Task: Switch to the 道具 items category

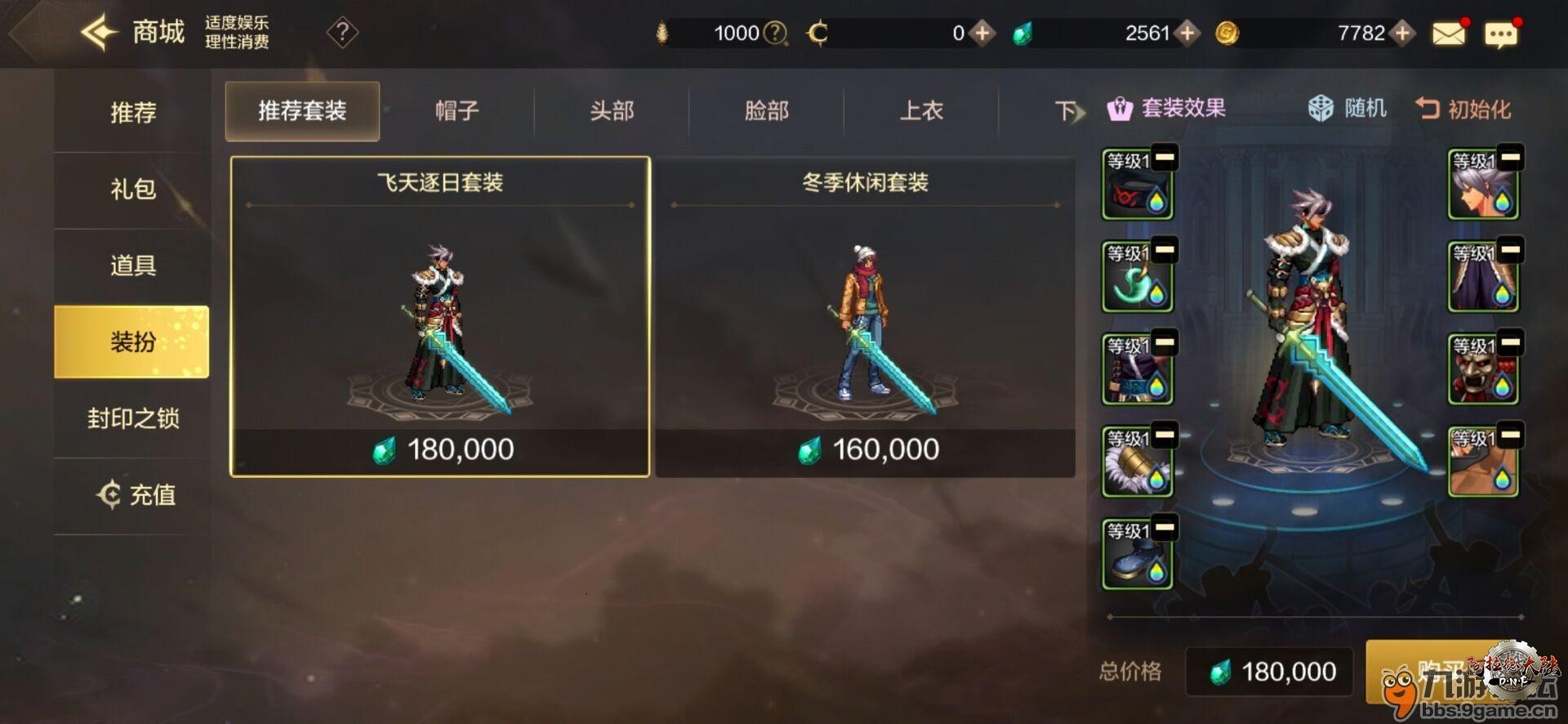Action: click(x=132, y=266)
